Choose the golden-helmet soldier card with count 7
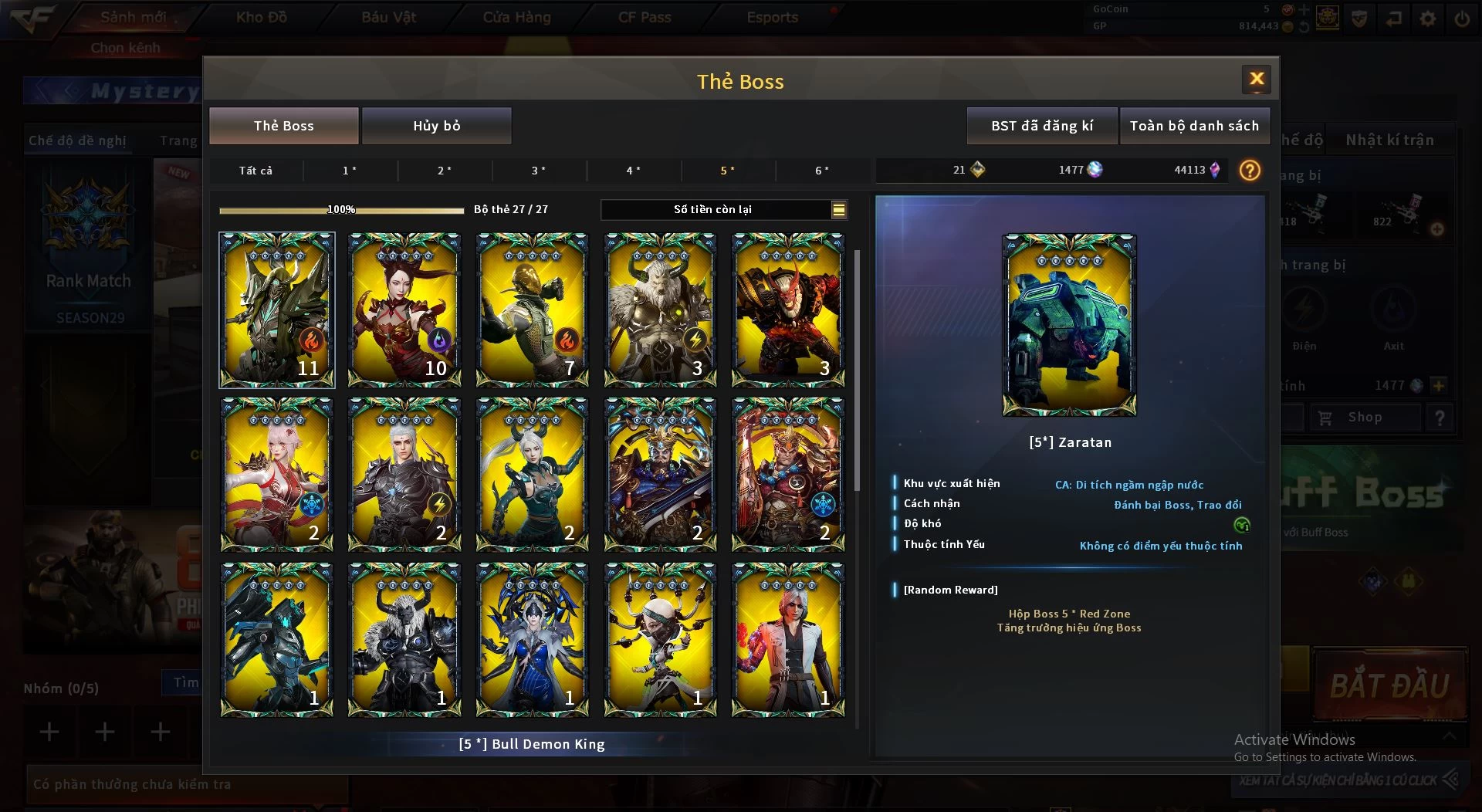Viewport: 1482px width, 812px height. (x=533, y=310)
